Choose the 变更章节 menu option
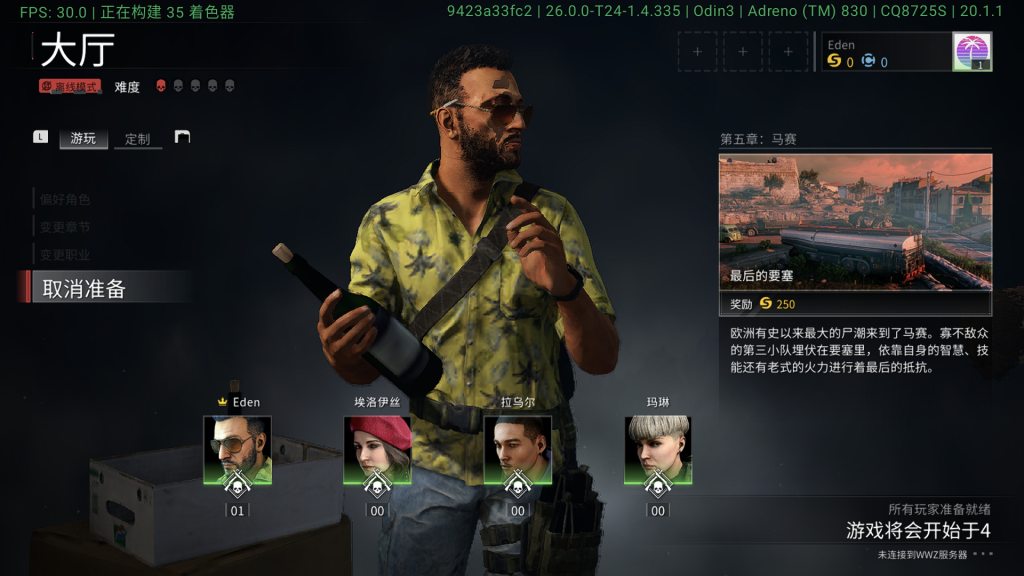The width and height of the screenshot is (1024, 576). coord(66,227)
